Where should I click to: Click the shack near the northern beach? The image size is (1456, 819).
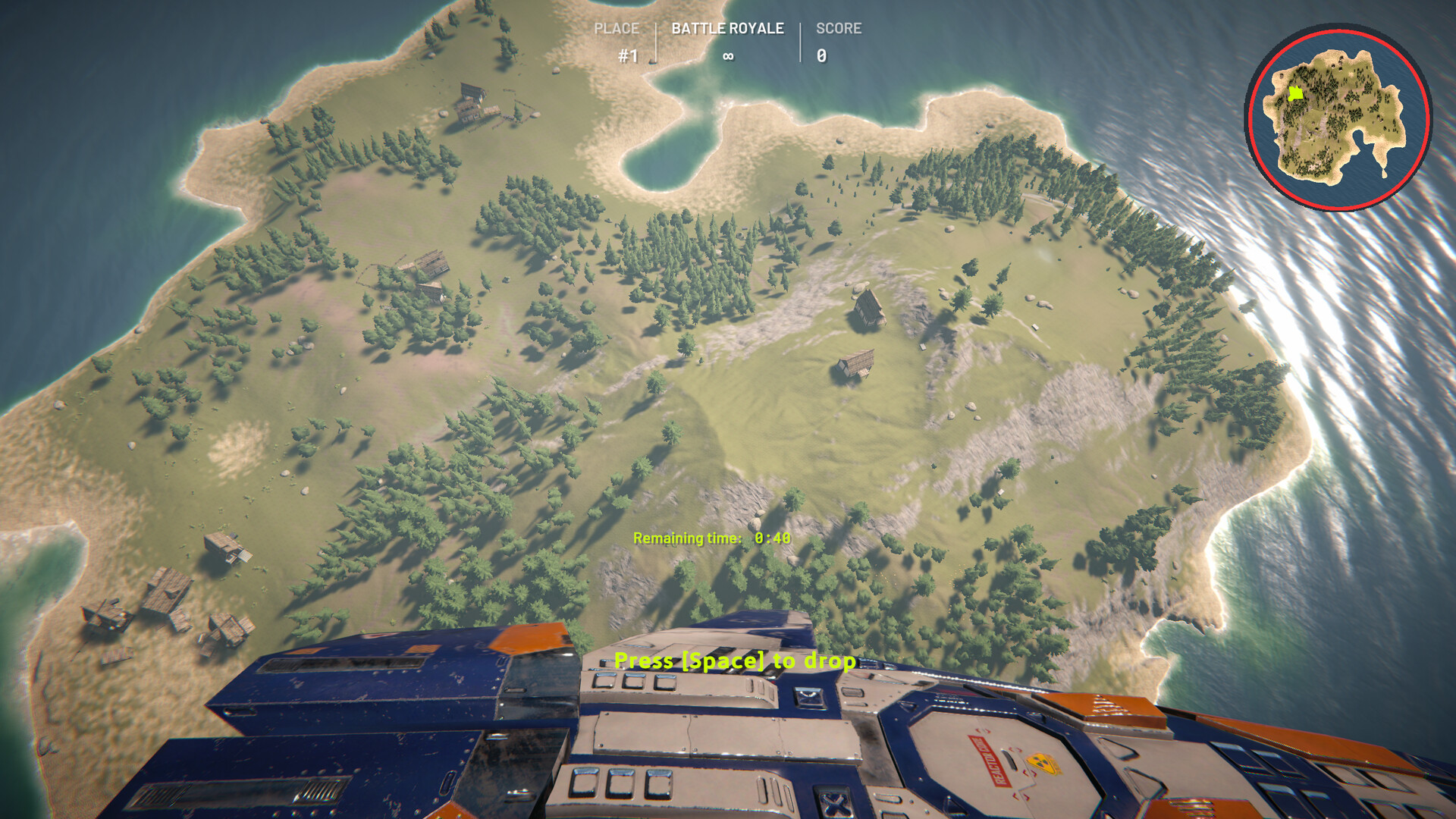tap(470, 106)
